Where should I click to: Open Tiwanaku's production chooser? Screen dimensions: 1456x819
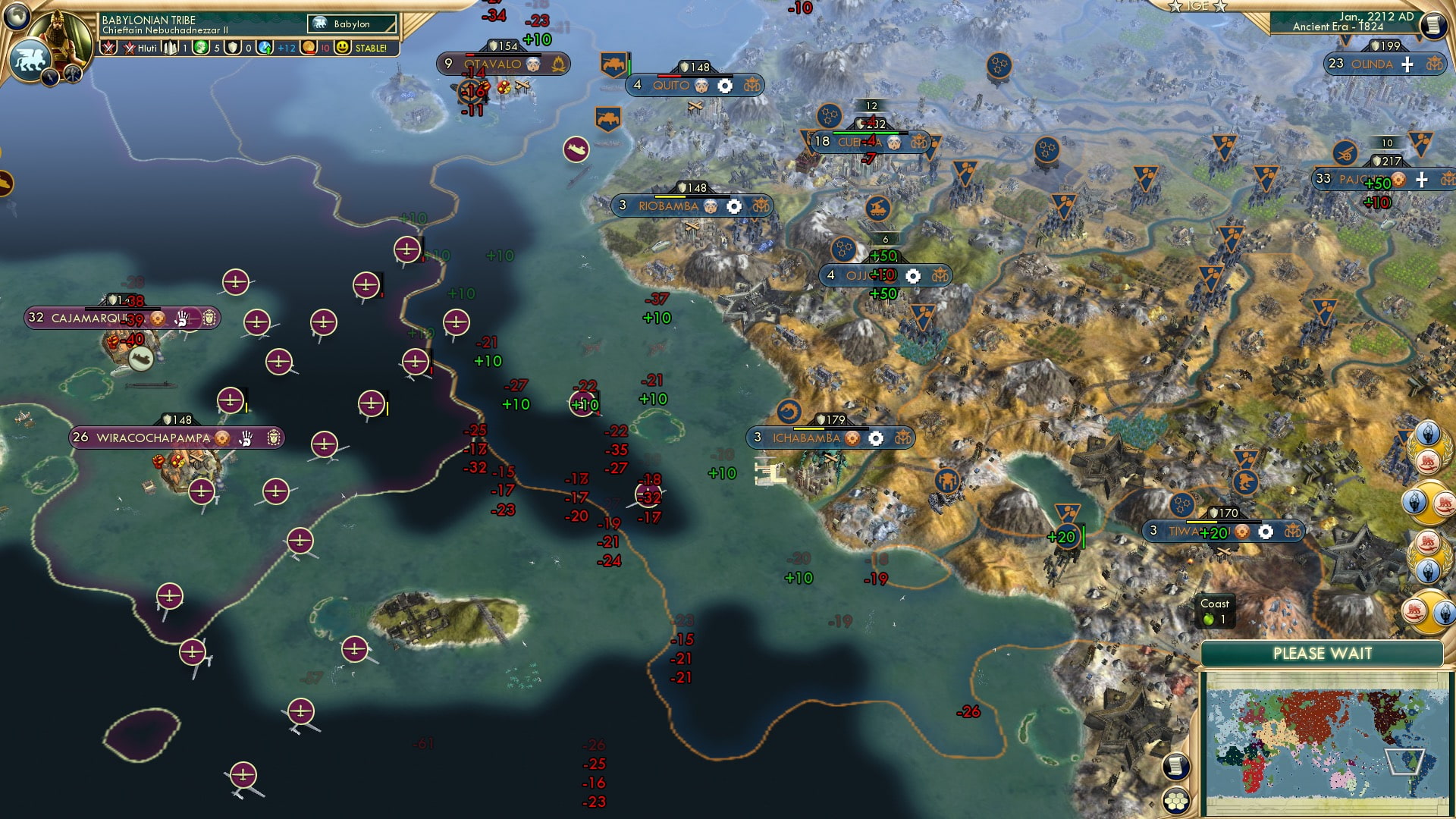pyautogui.click(x=1265, y=532)
